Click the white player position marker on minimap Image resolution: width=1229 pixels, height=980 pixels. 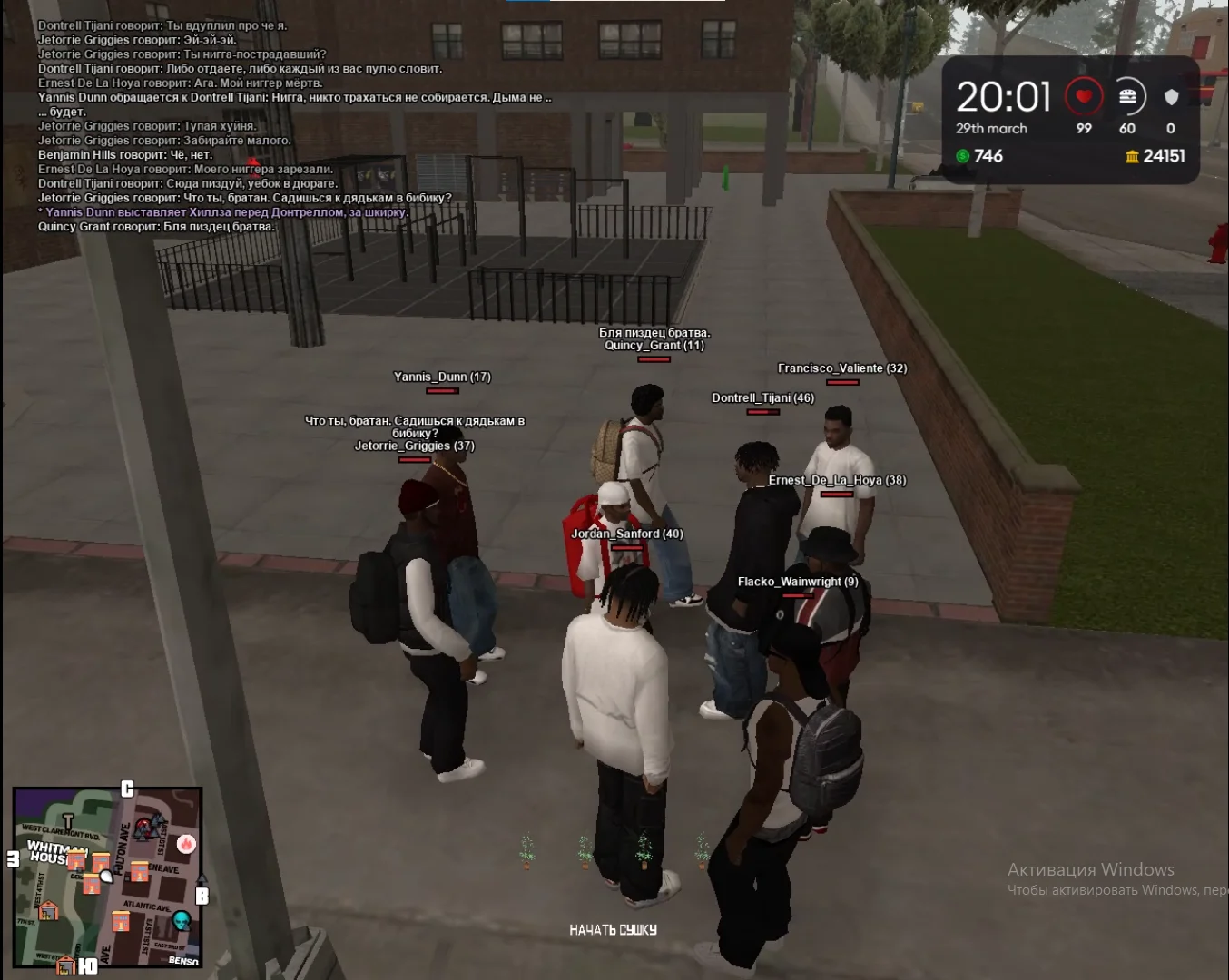106,876
